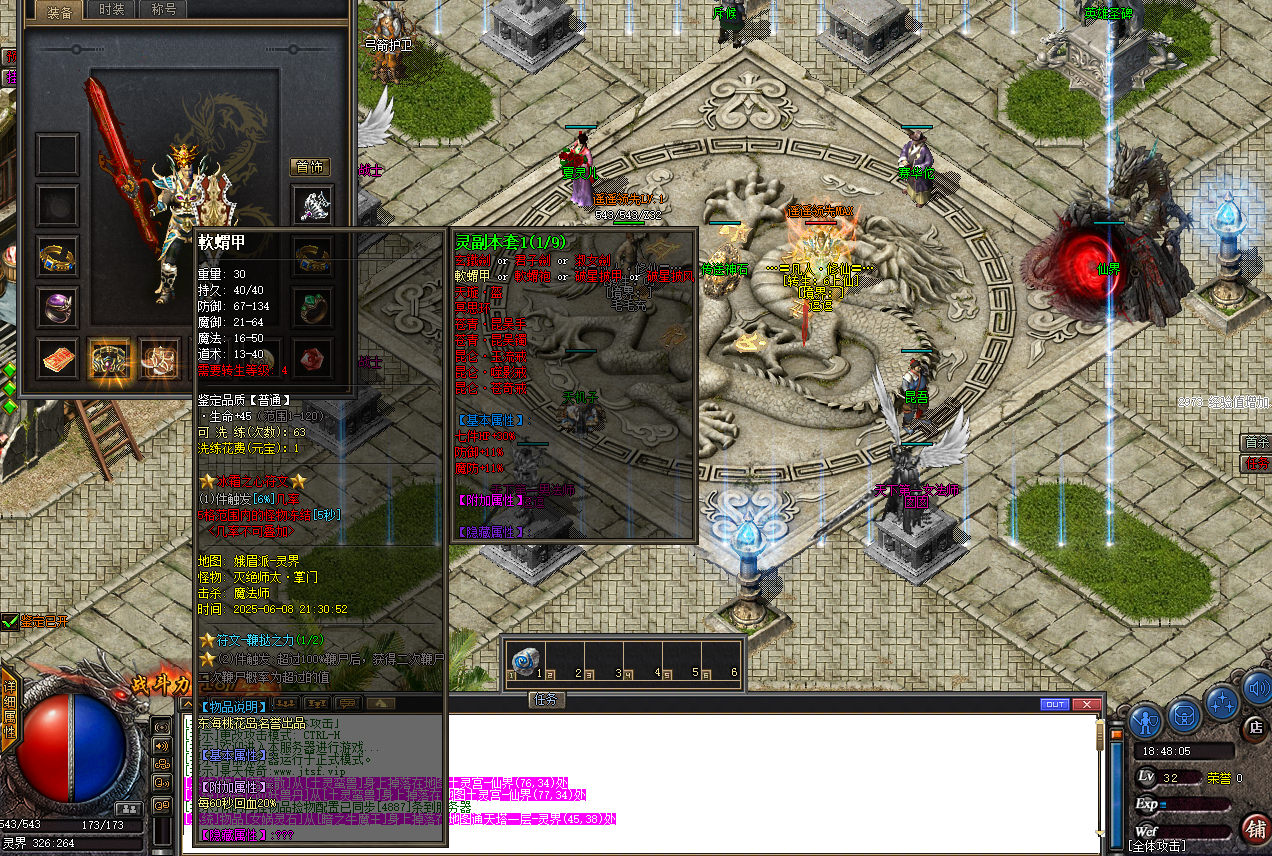1272x856 pixels.
Task: Open the bag inventory icon
Action: pyautogui.click(x=1185, y=716)
